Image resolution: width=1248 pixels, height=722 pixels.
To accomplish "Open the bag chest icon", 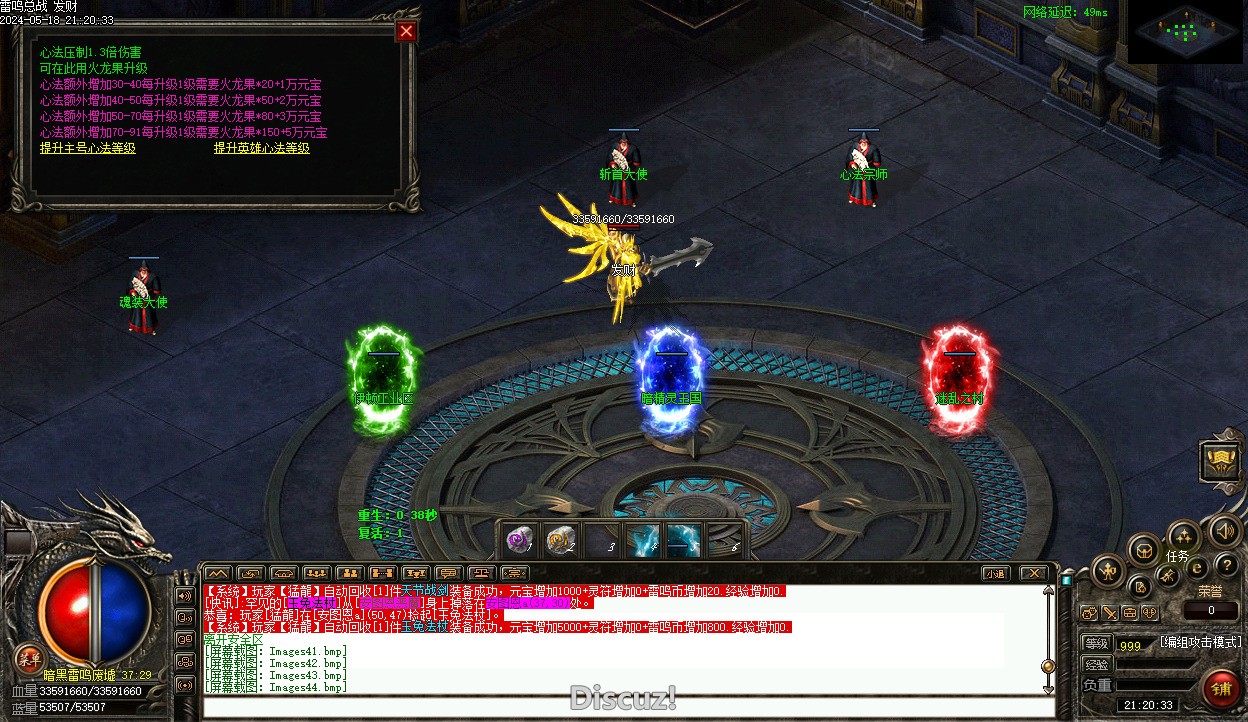I will tap(1143, 549).
